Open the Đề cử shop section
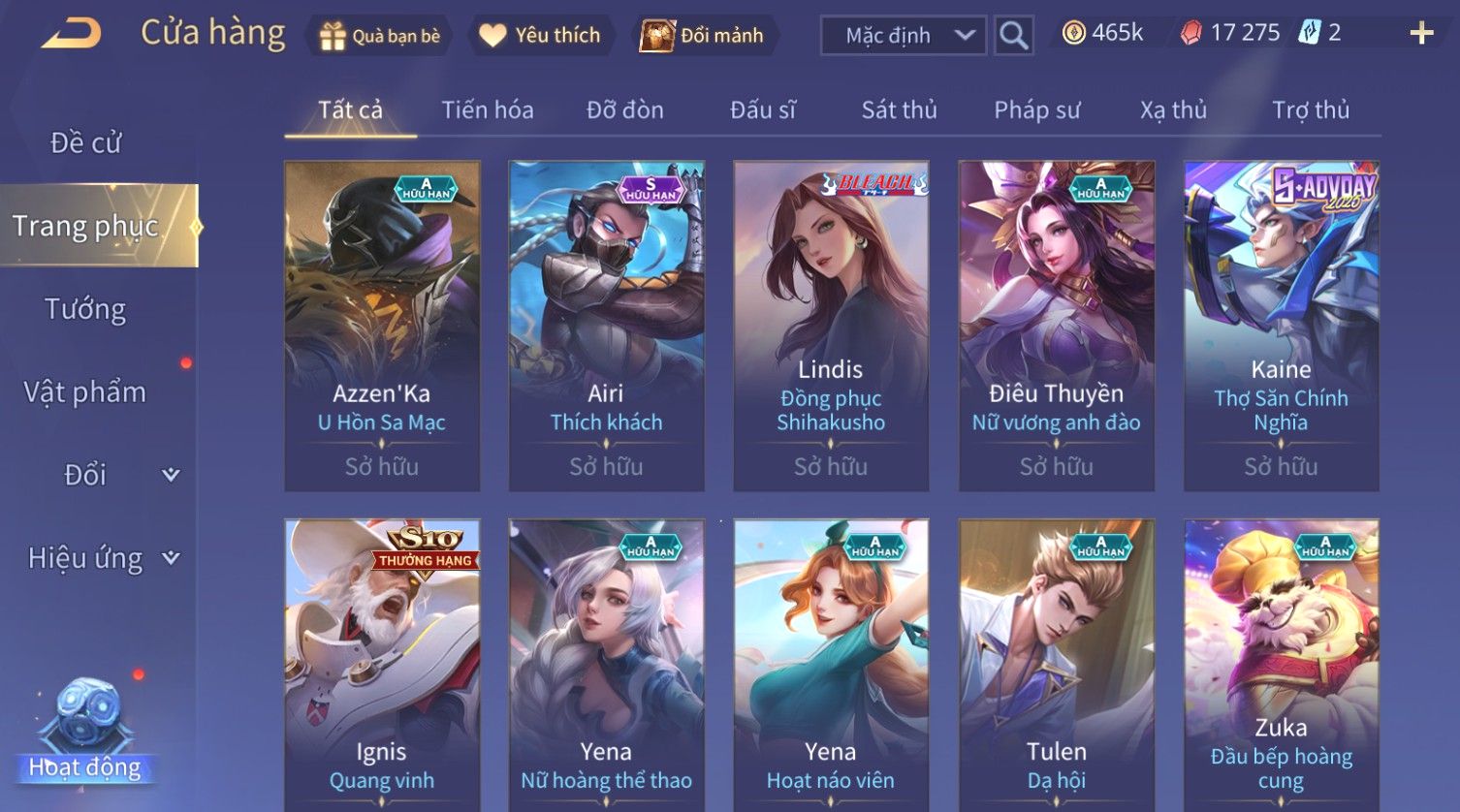1460x812 pixels. [x=85, y=143]
